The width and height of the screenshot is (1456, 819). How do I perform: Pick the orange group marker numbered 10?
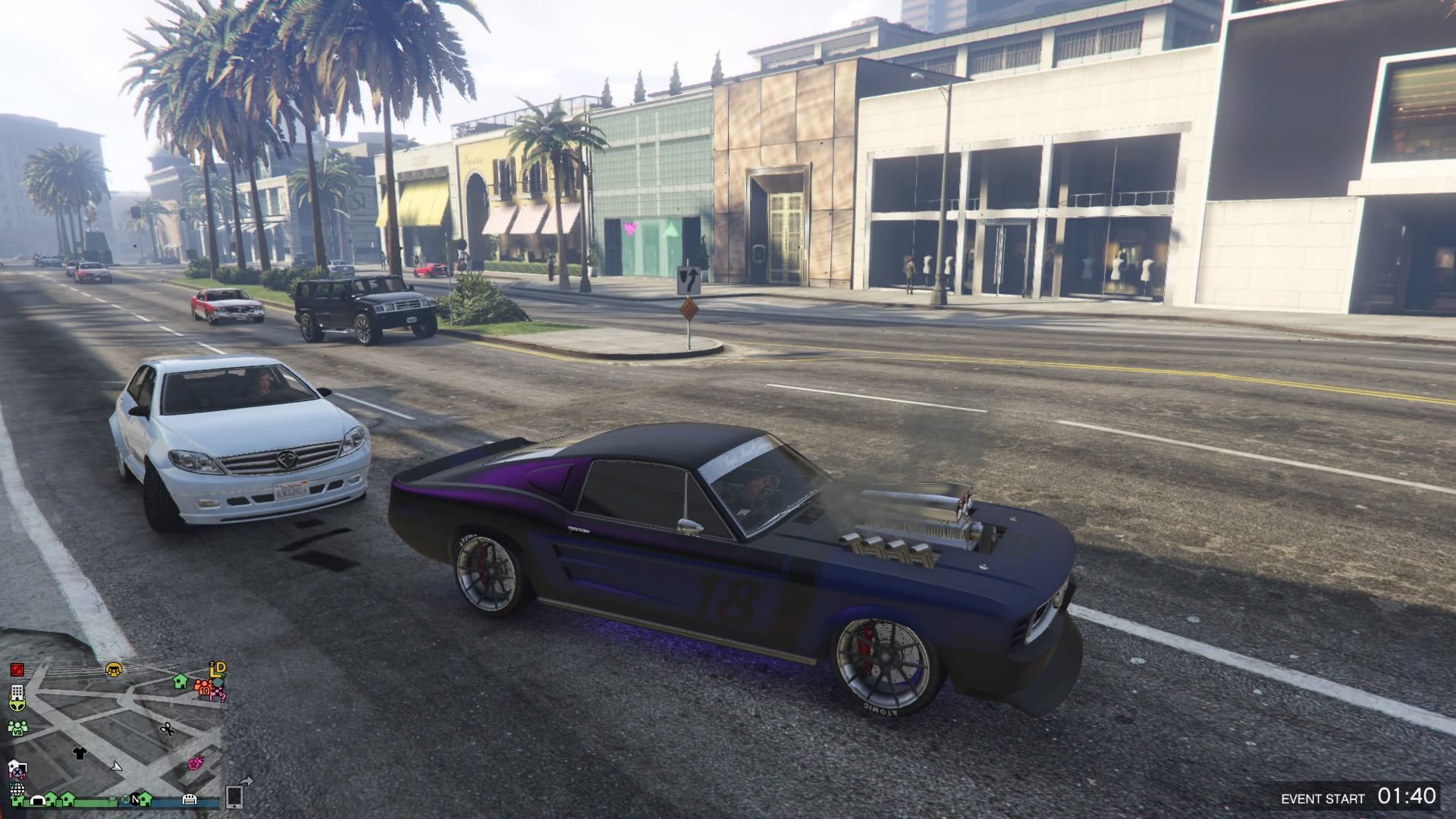click(x=203, y=688)
